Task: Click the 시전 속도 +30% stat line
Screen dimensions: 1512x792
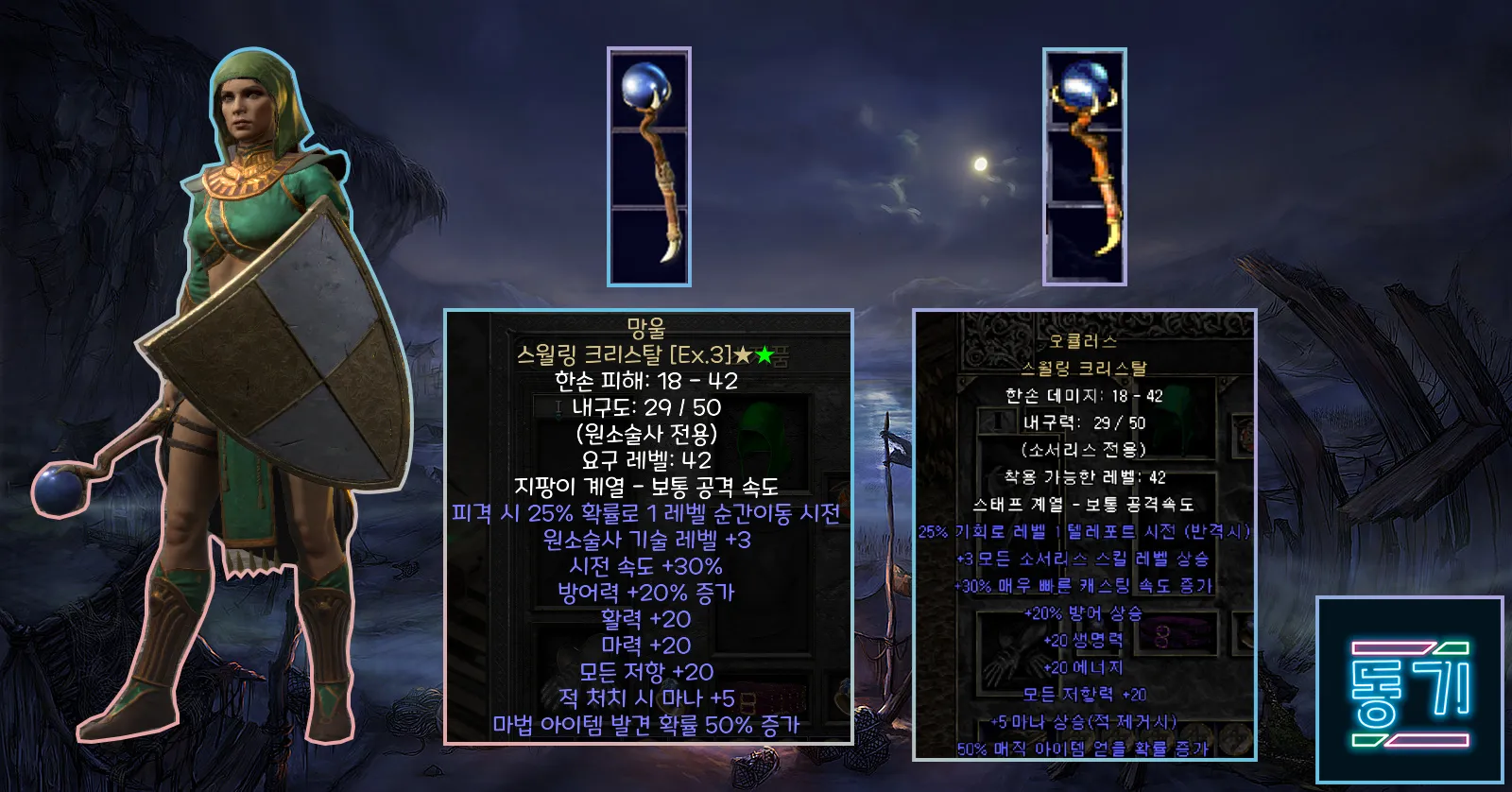Action: coord(645,568)
